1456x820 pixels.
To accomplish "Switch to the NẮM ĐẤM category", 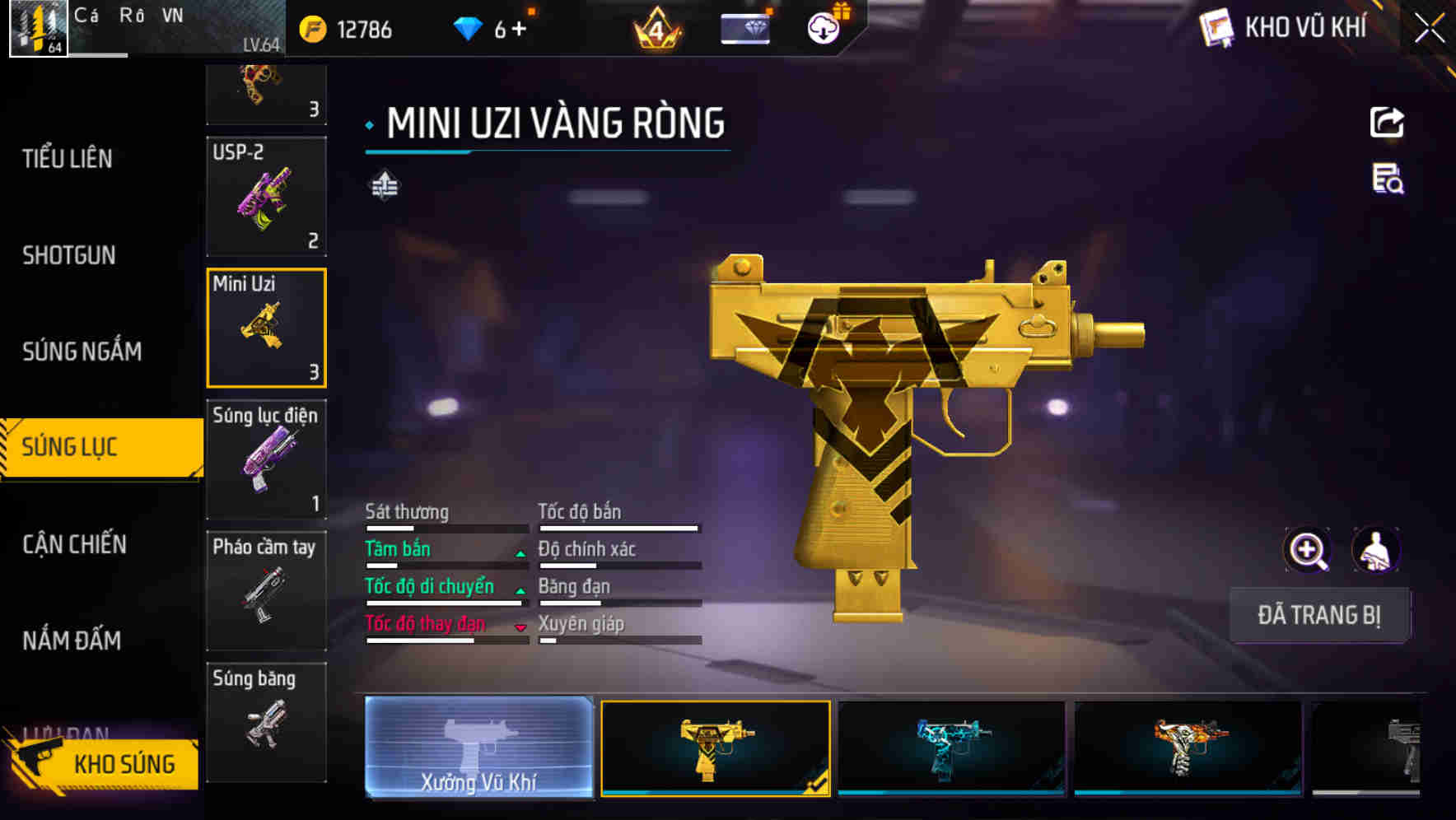I will 72,641.
